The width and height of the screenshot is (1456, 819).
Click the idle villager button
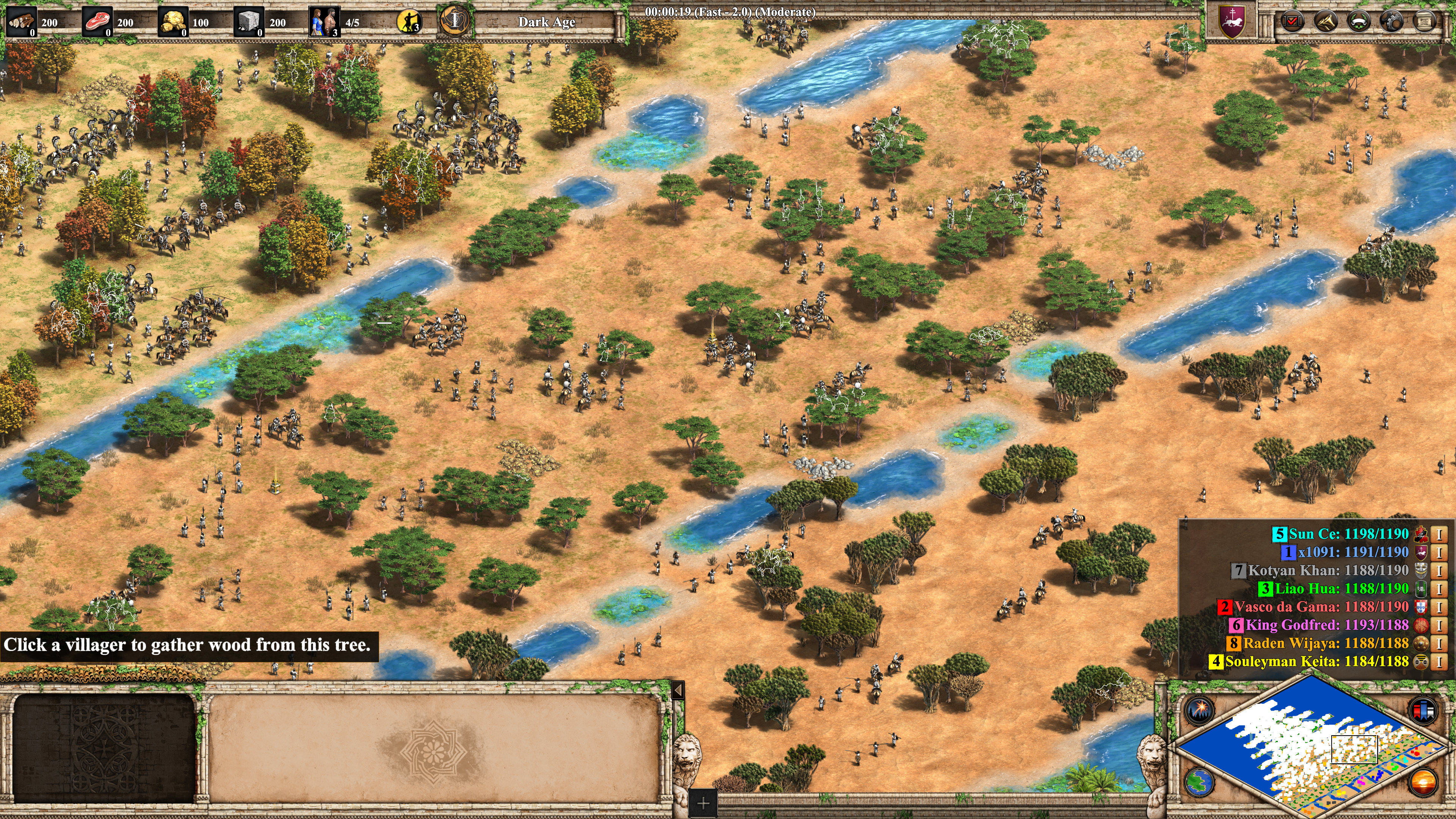(409, 22)
